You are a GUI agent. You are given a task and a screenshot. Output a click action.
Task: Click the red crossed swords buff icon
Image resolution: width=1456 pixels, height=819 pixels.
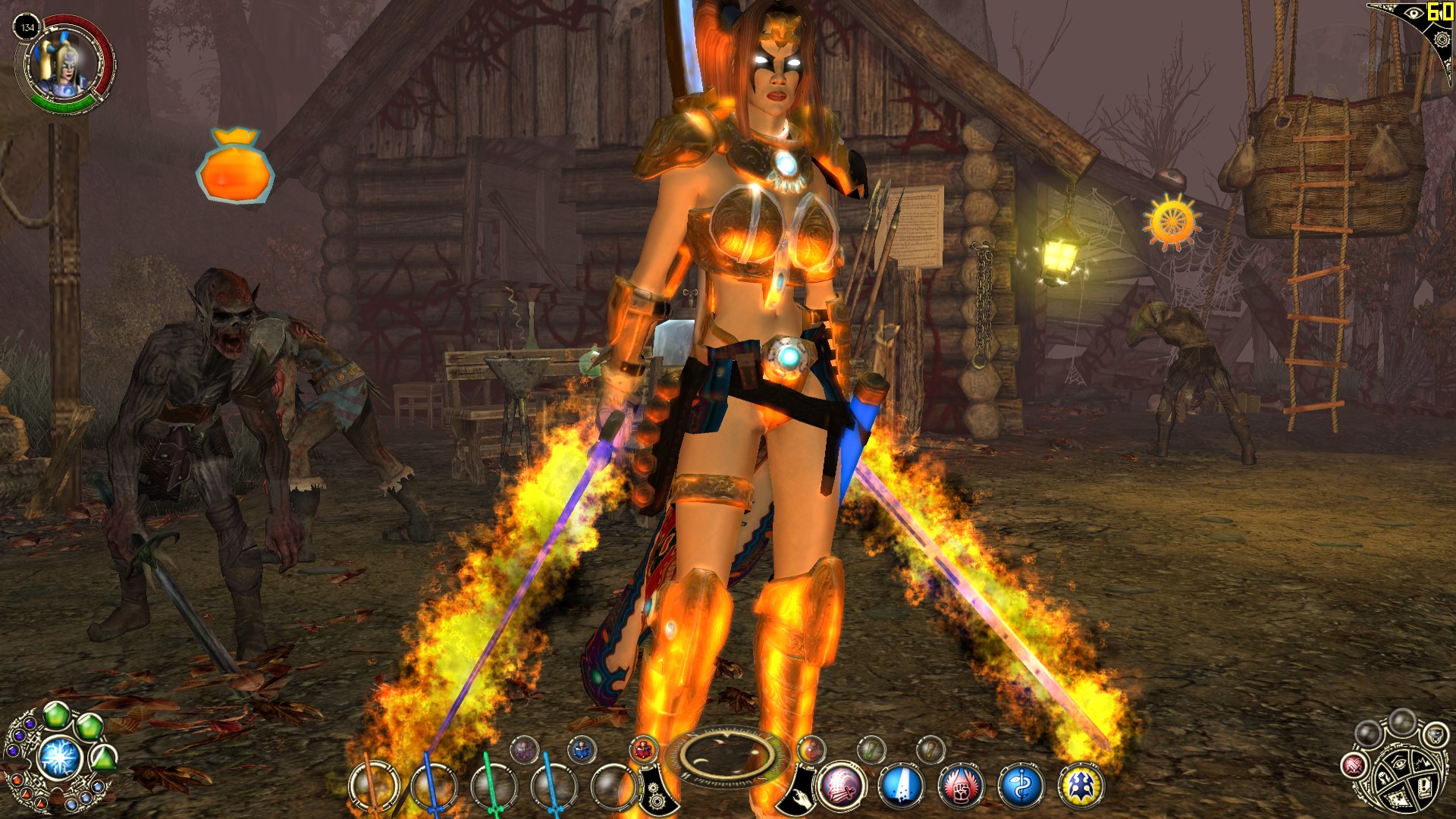click(x=1354, y=765)
